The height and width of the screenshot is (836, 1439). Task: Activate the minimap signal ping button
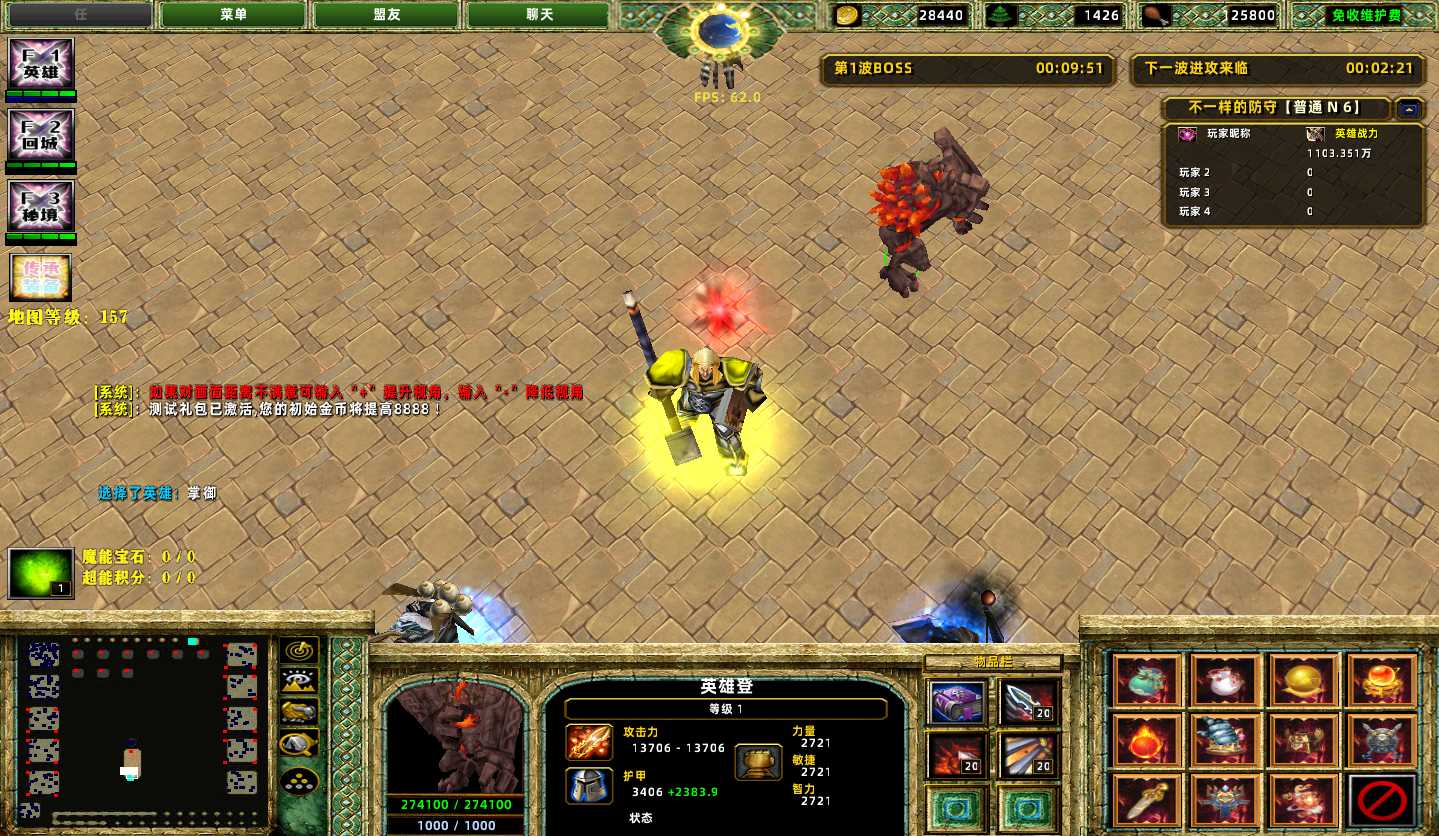(299, 651)
